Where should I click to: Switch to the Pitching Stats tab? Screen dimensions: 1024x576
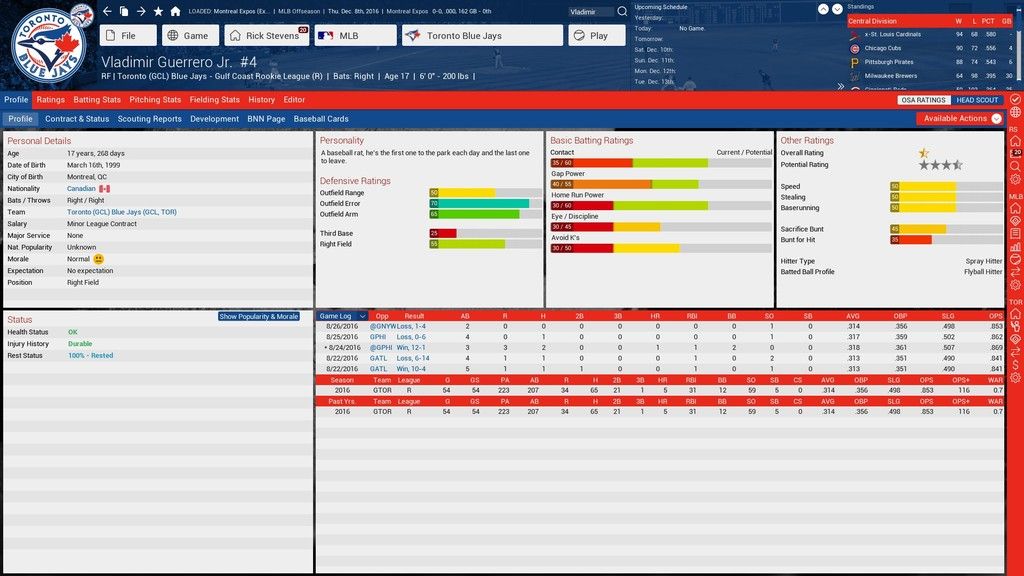(x=155, y=100)
